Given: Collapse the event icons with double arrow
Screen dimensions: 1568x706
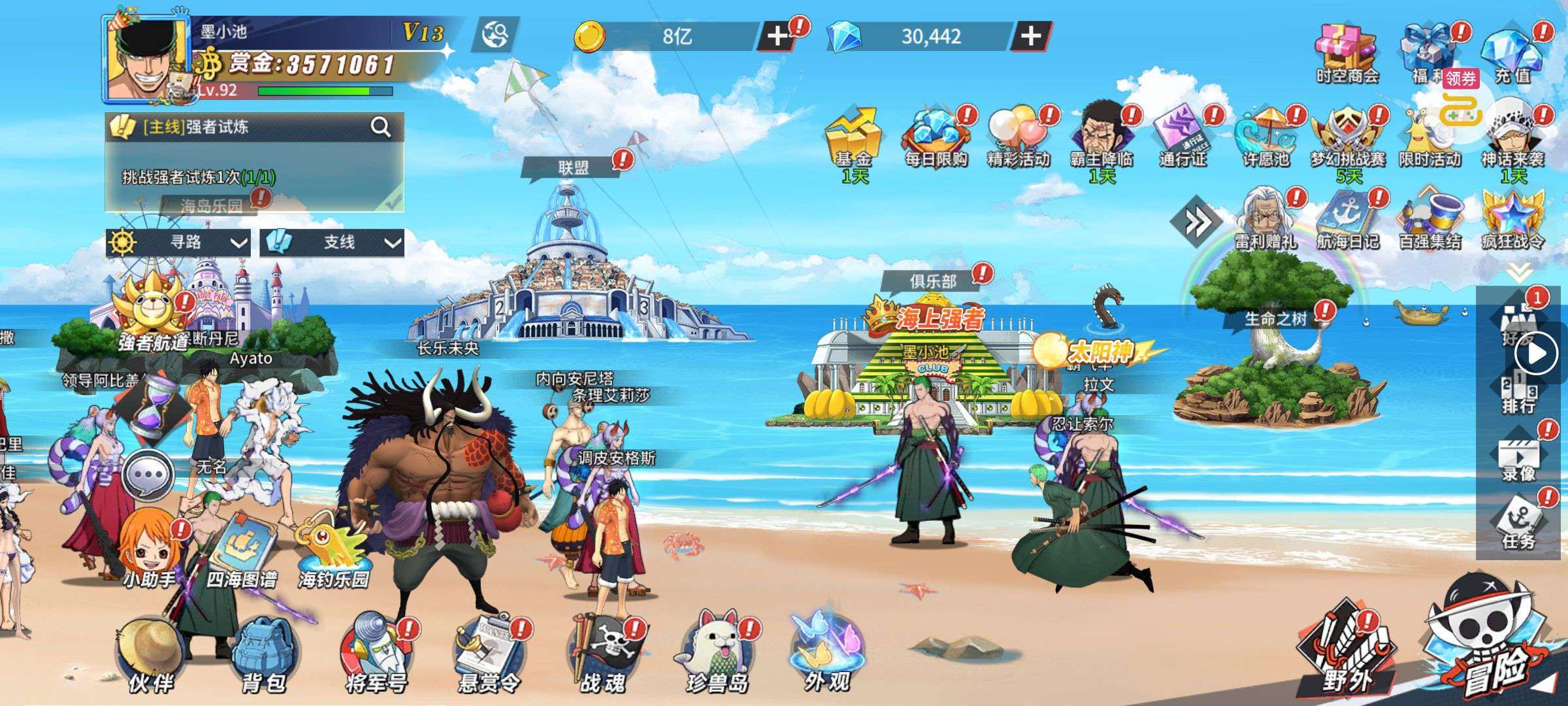Looking at the screenshot, I should click(1197, 223).
